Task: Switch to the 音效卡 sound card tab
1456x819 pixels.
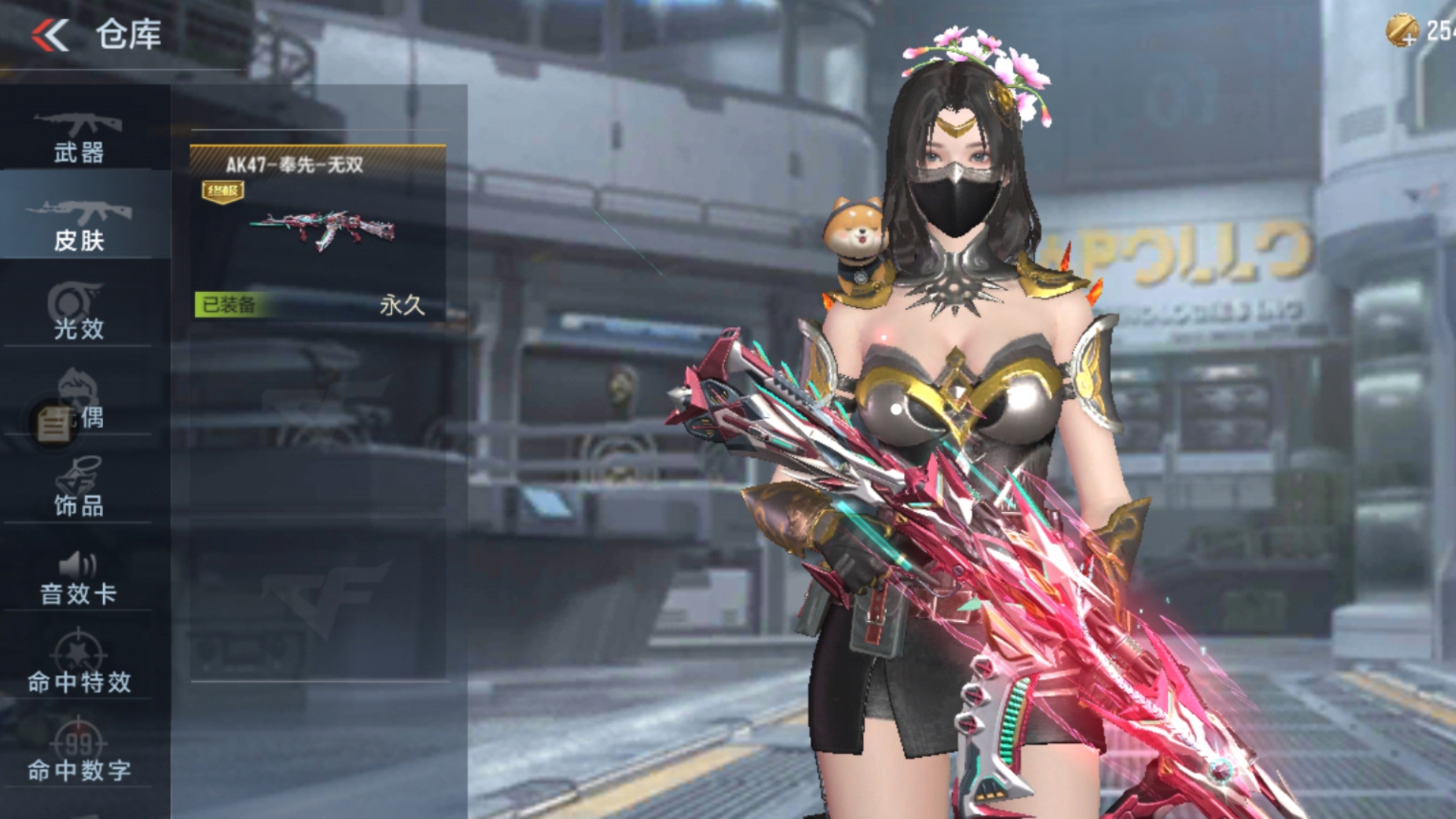Action: click(79, 578)
